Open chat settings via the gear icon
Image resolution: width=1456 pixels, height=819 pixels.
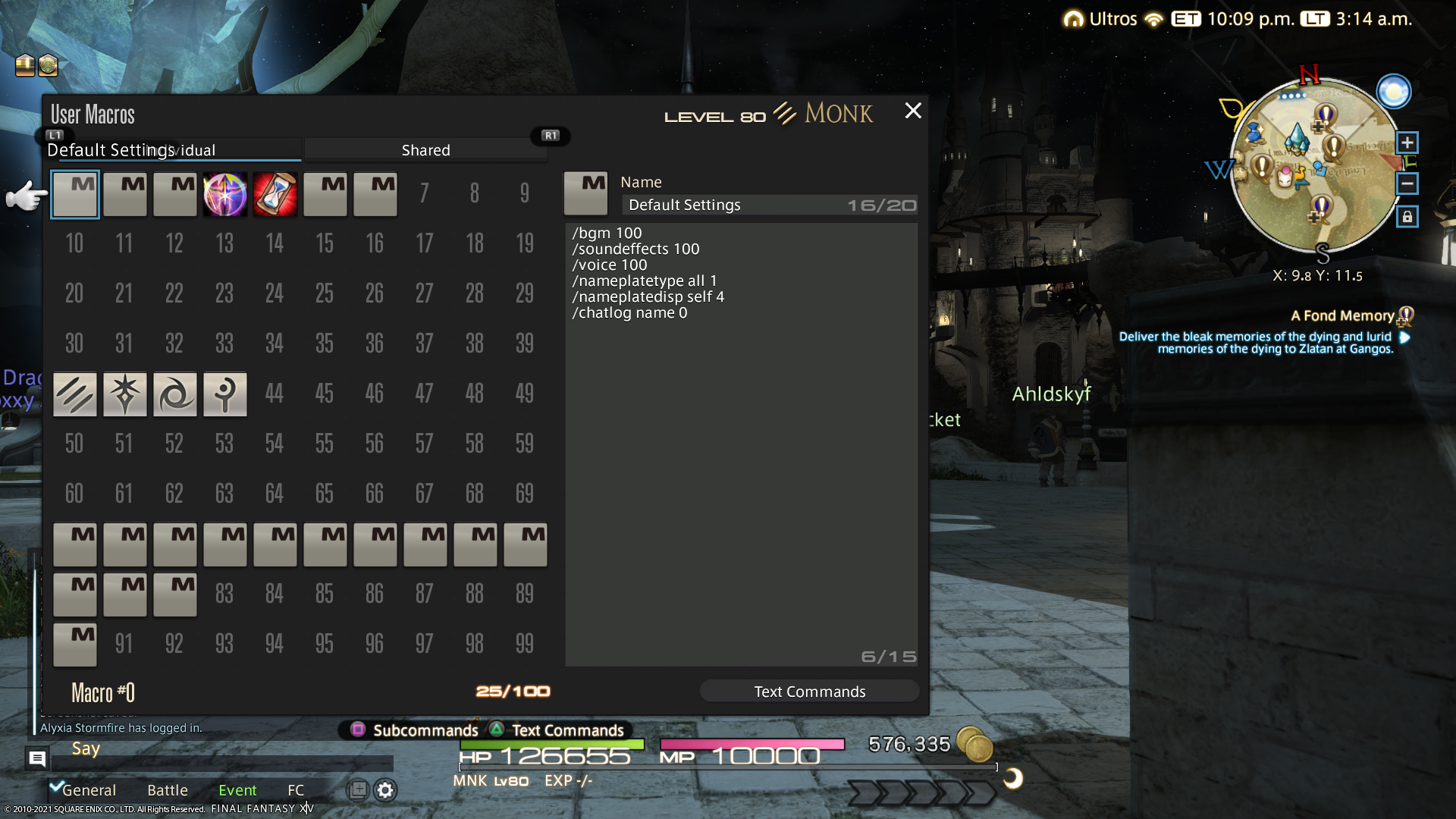click(x=385, y=790)
